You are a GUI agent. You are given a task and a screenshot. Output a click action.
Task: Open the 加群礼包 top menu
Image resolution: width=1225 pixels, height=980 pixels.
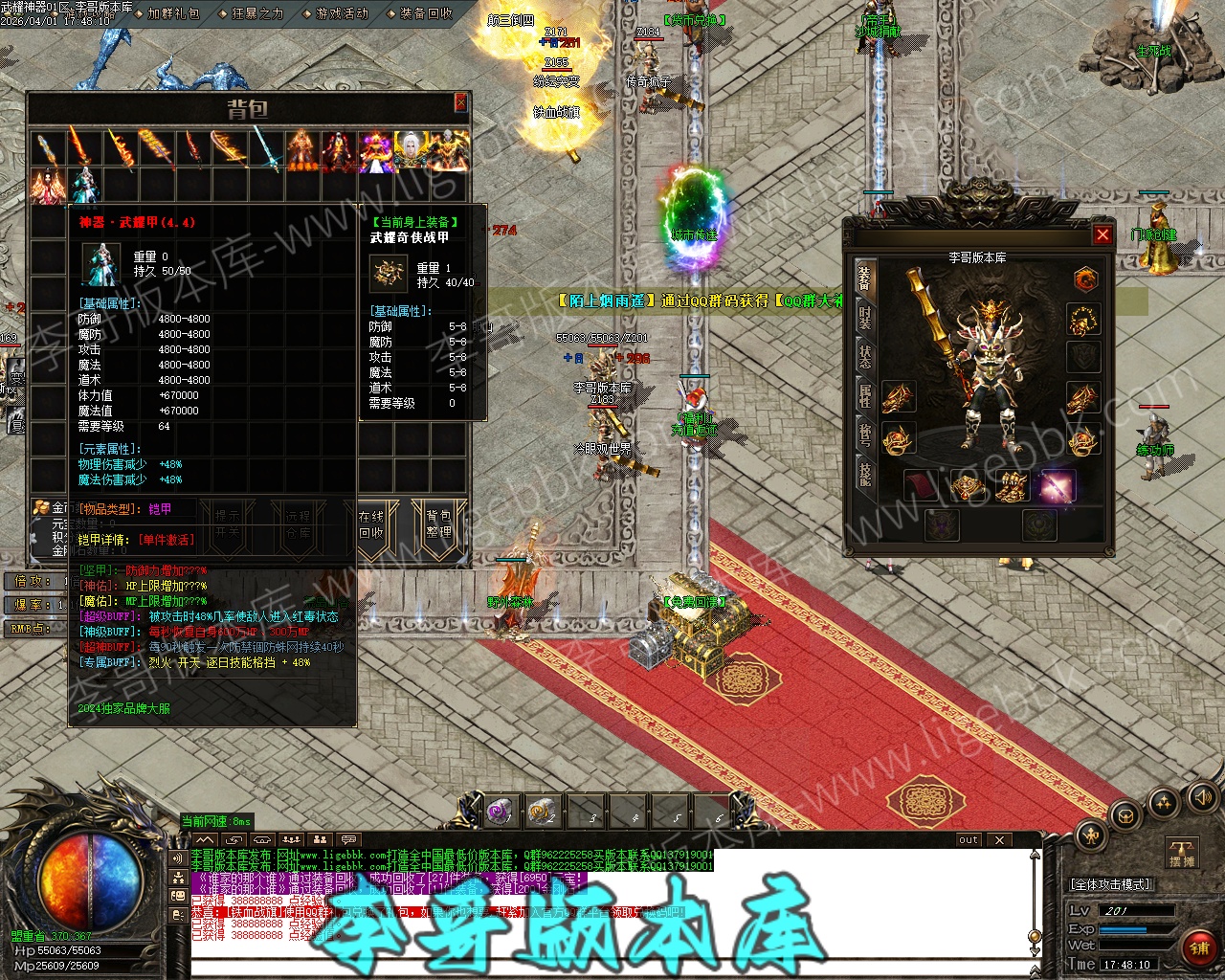click(173, 13)
